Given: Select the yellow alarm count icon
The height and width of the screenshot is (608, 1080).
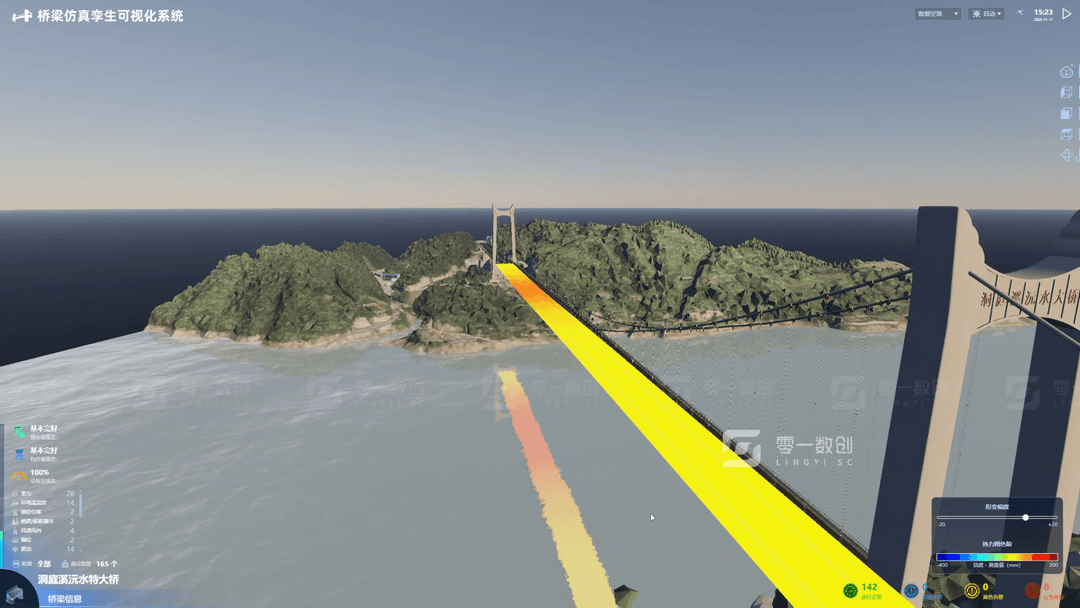Looking at the screenshot, I should pyautogui.click(x=972, y=591).
